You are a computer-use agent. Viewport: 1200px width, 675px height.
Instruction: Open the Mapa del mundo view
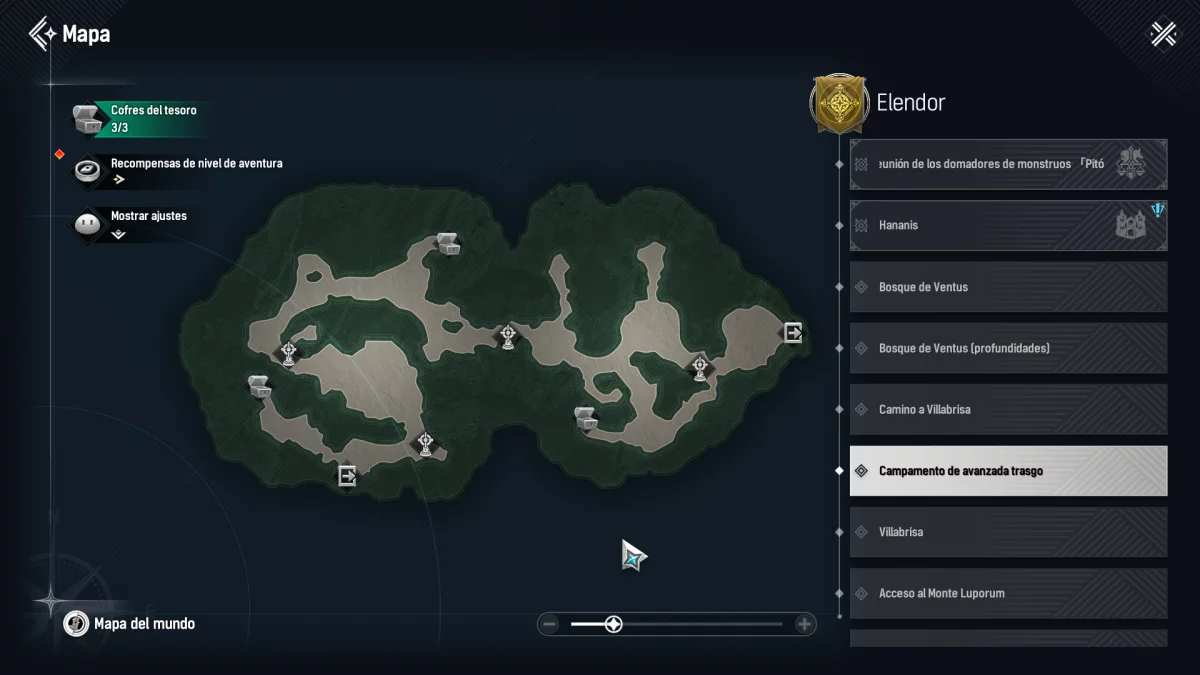pyautogui.click(x=130, y=624)
